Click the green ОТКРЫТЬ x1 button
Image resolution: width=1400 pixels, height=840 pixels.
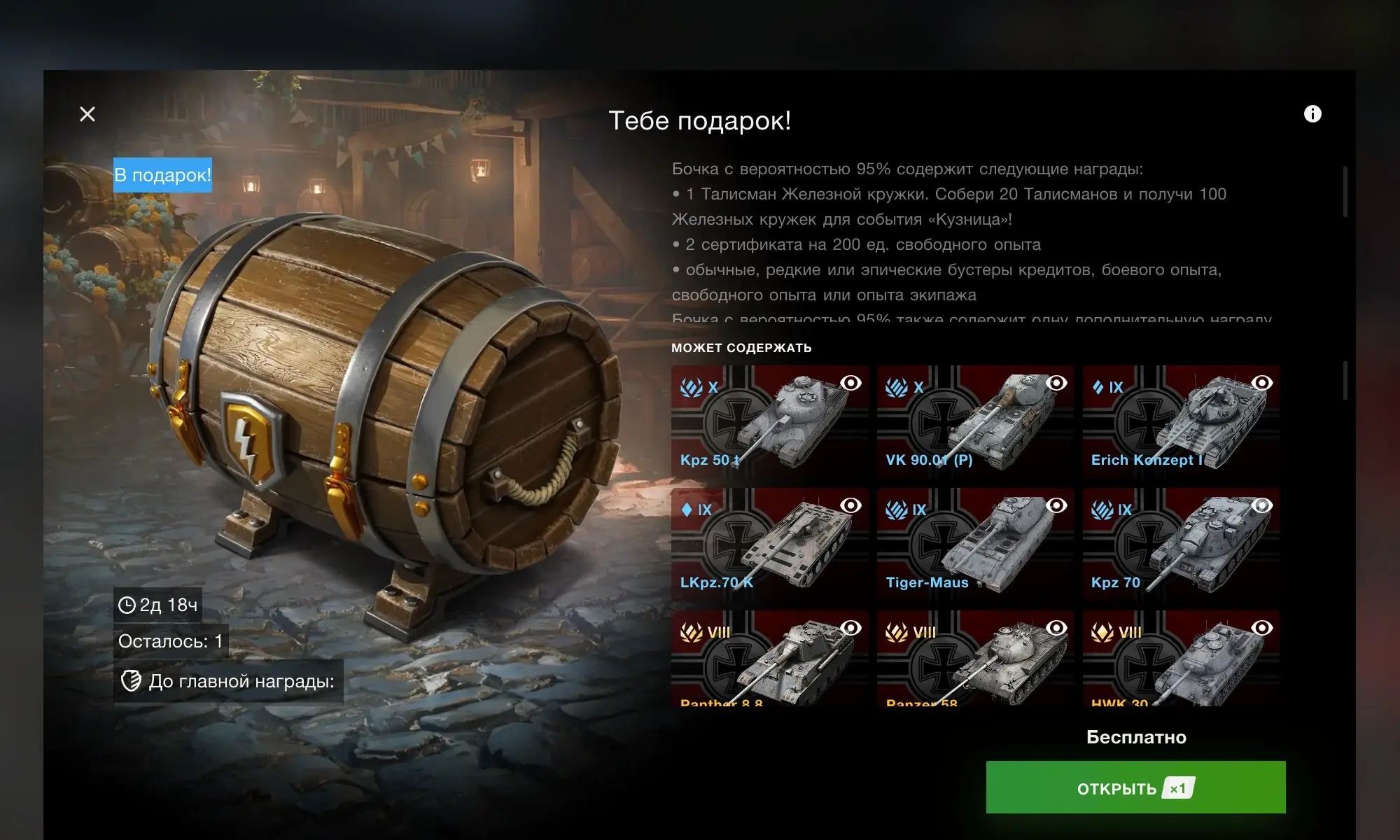tap(1135, 787)
